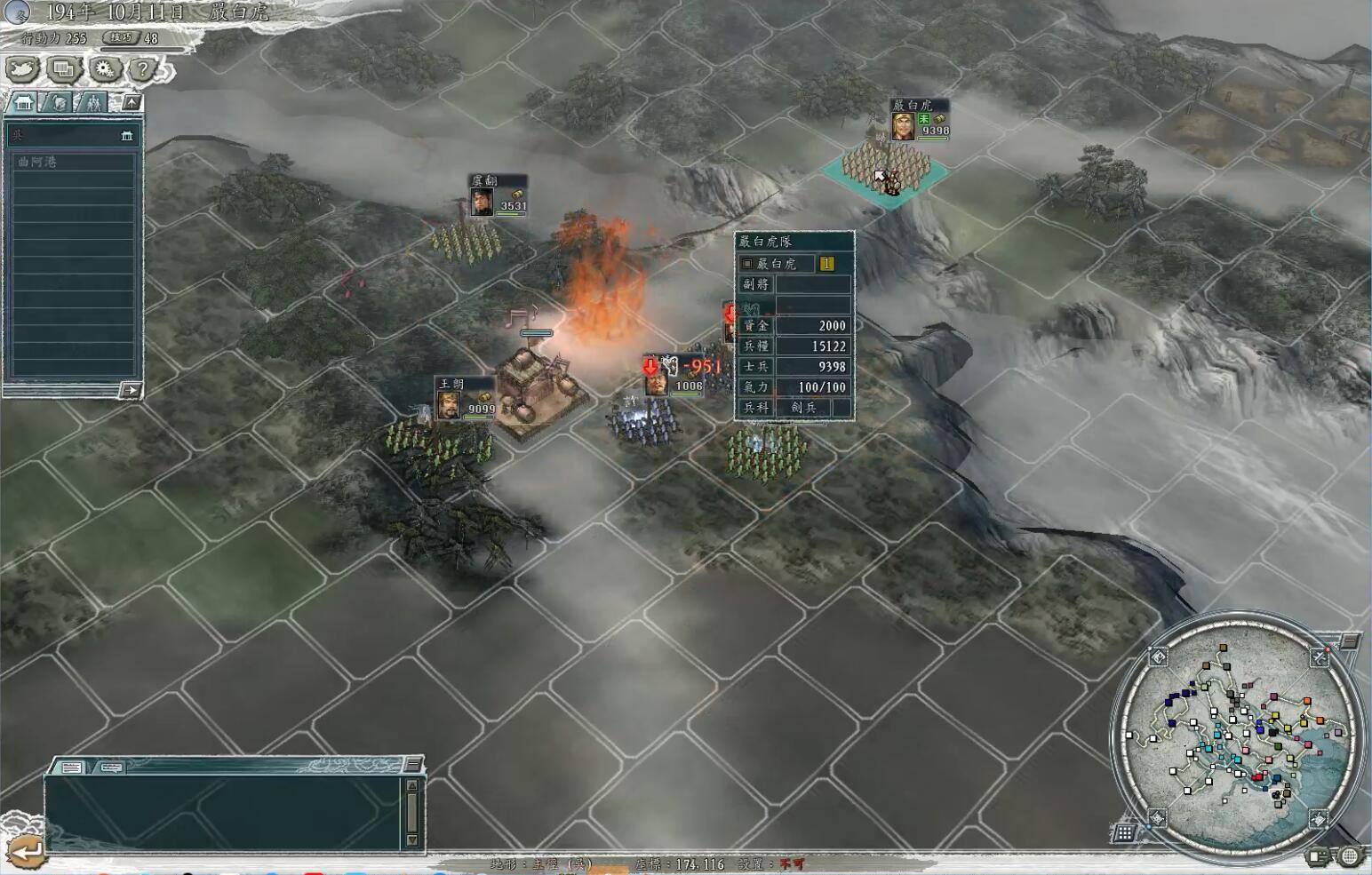Viewport: 1372px width, 875px height.
Task: Click the globe icon below the minimap
Action: [1350, 856]
